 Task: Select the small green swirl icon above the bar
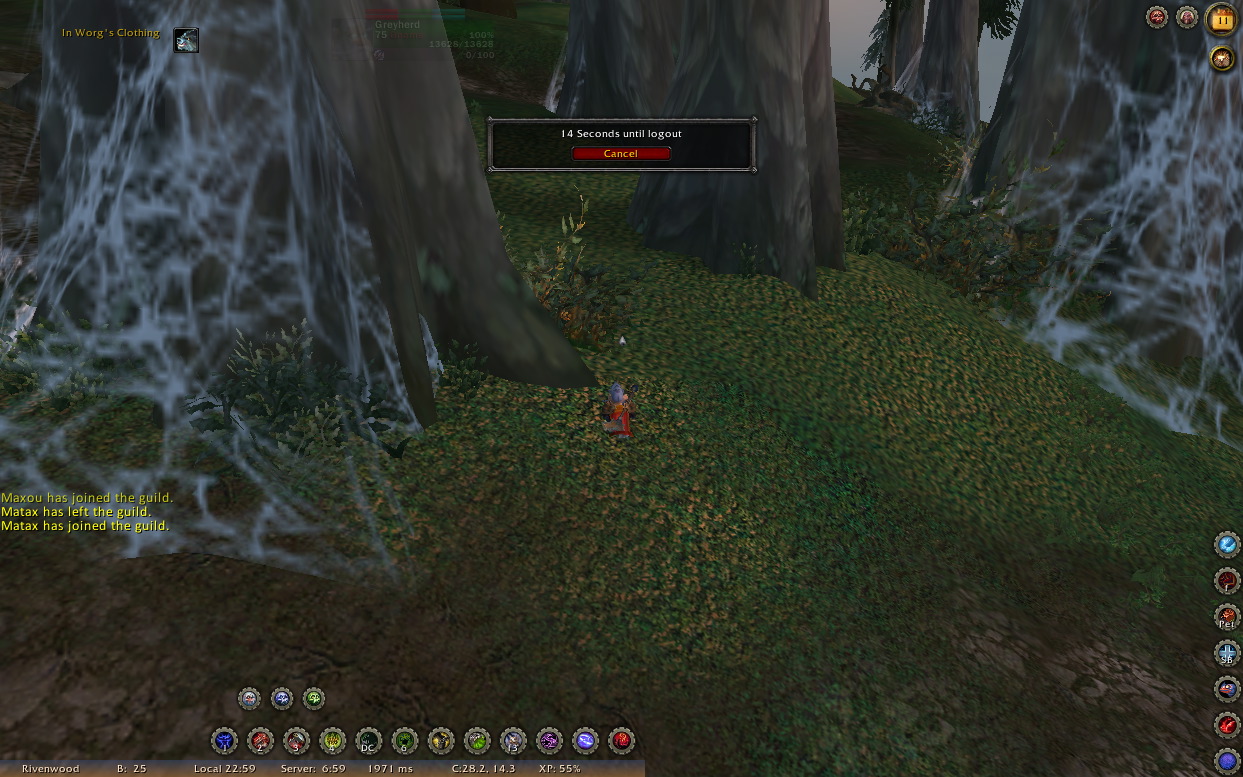coord(313,698)
